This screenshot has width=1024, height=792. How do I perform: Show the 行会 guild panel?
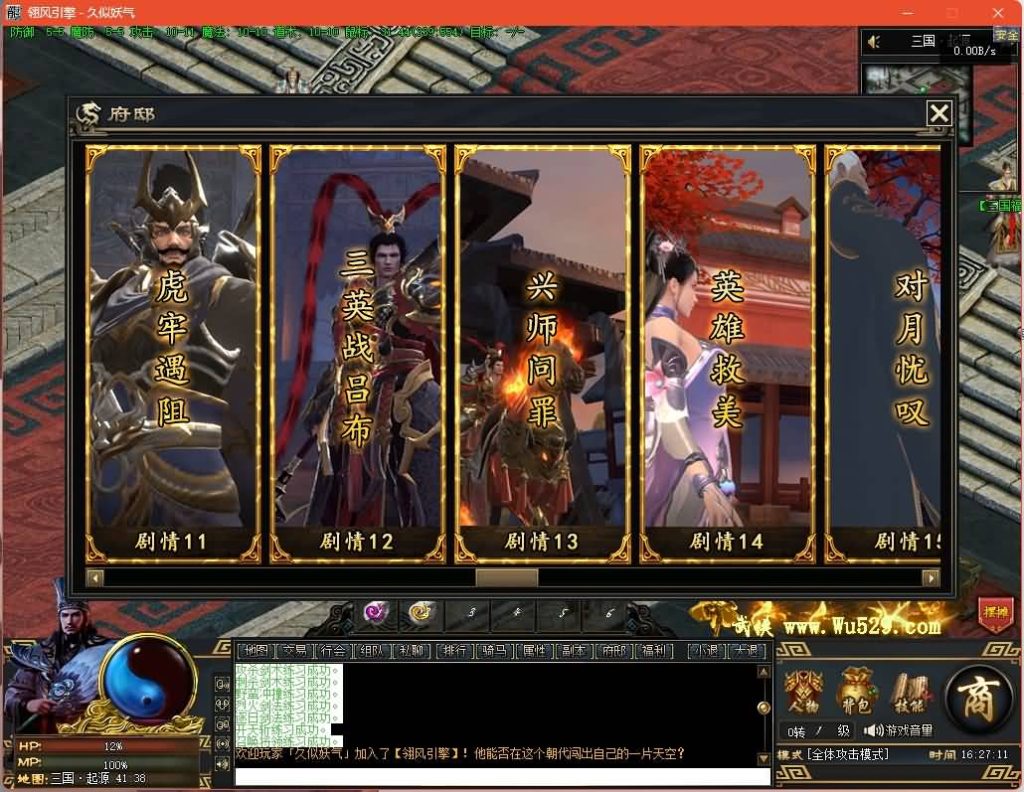point(333,651)
